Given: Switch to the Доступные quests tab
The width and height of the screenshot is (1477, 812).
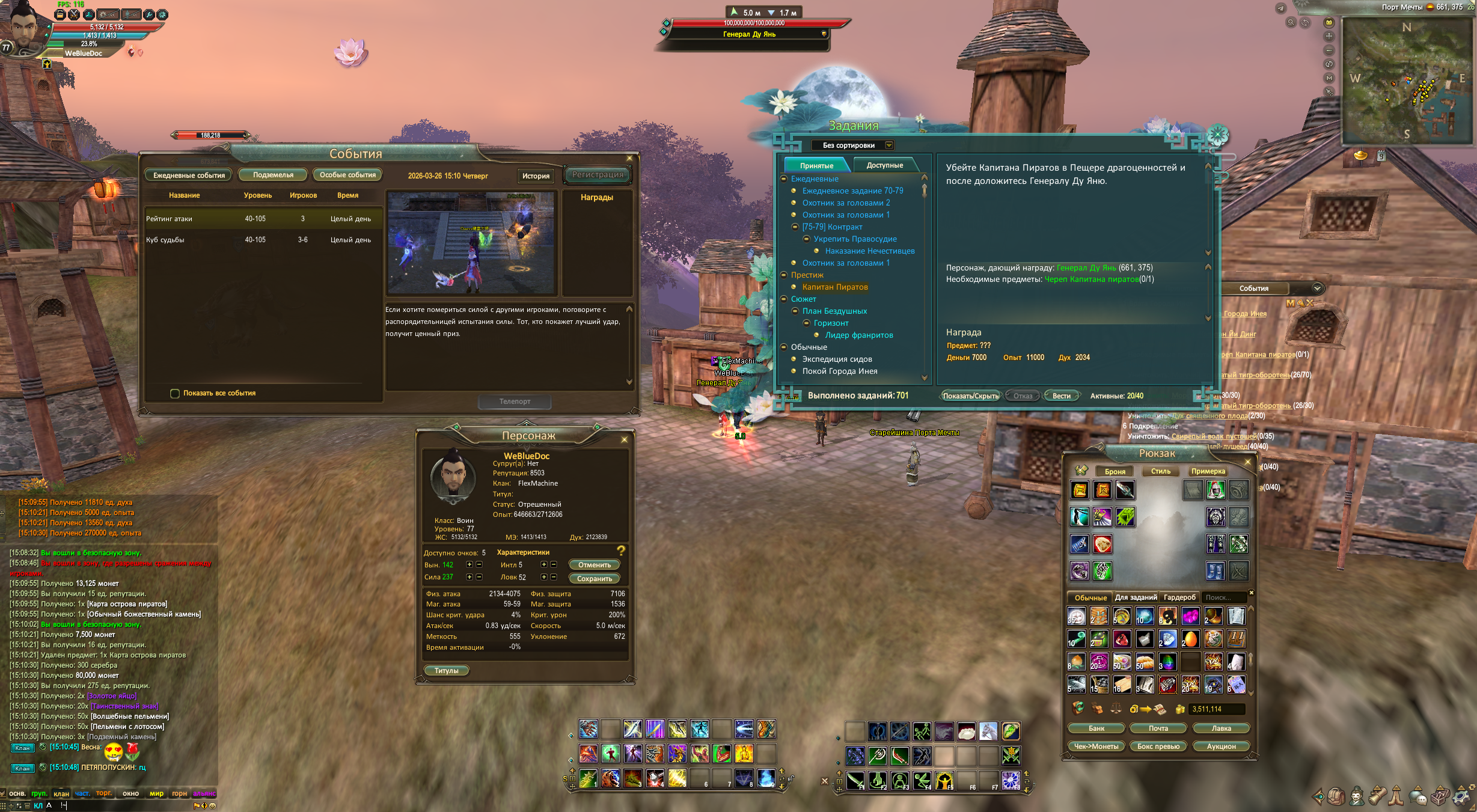Looking at the screenshot, I should [x=884, y=165].
